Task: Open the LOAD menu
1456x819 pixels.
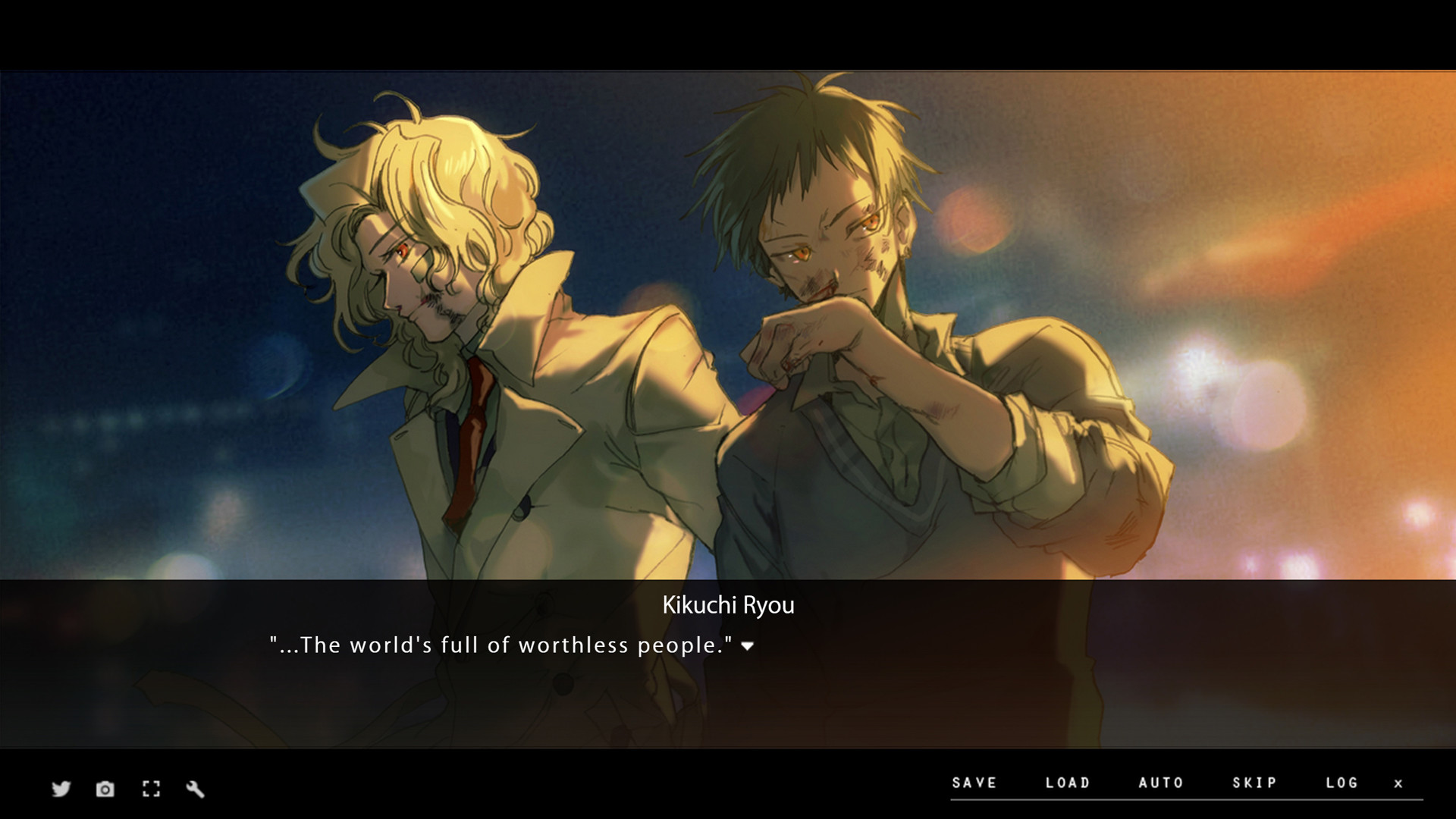Action: point(1068,783)
